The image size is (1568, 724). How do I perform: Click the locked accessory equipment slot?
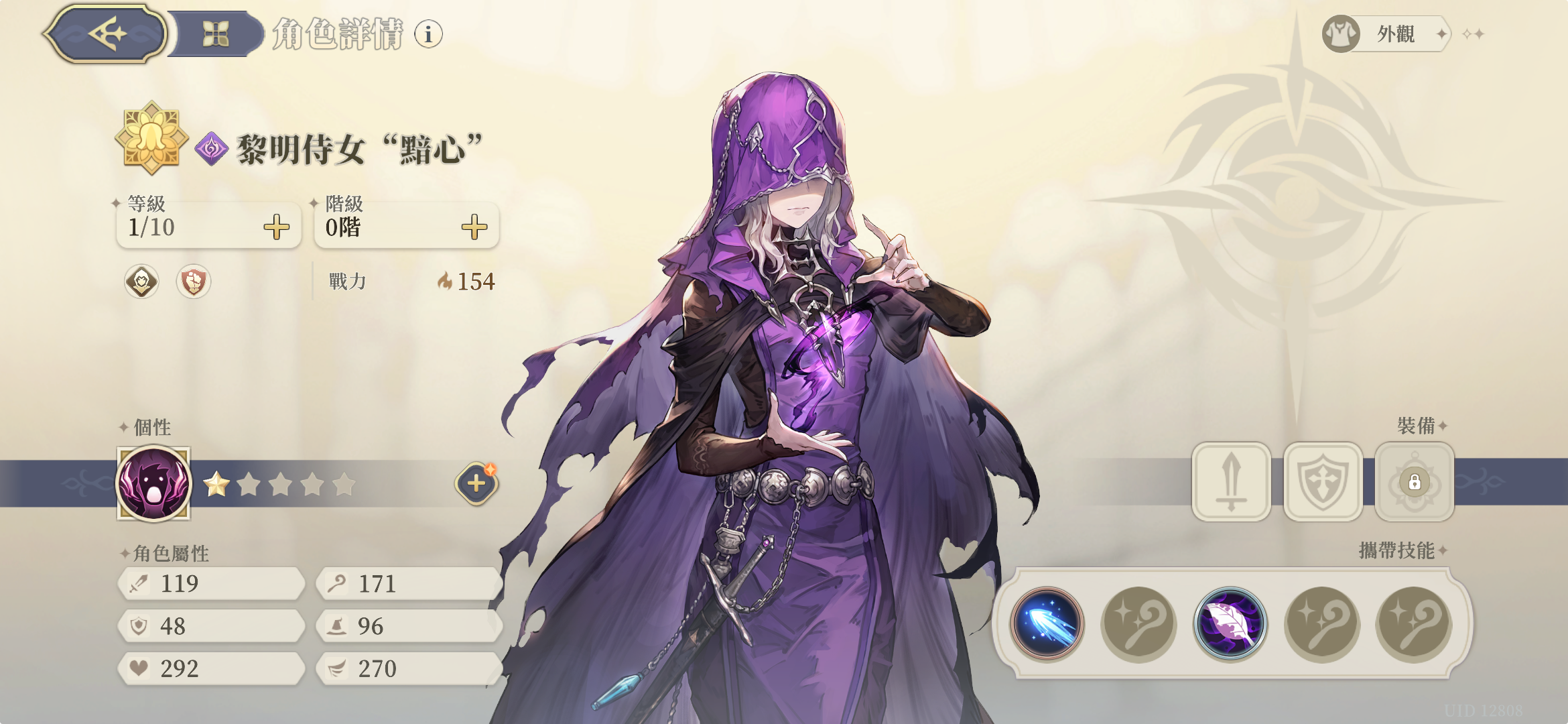[x=1413, y=483]
